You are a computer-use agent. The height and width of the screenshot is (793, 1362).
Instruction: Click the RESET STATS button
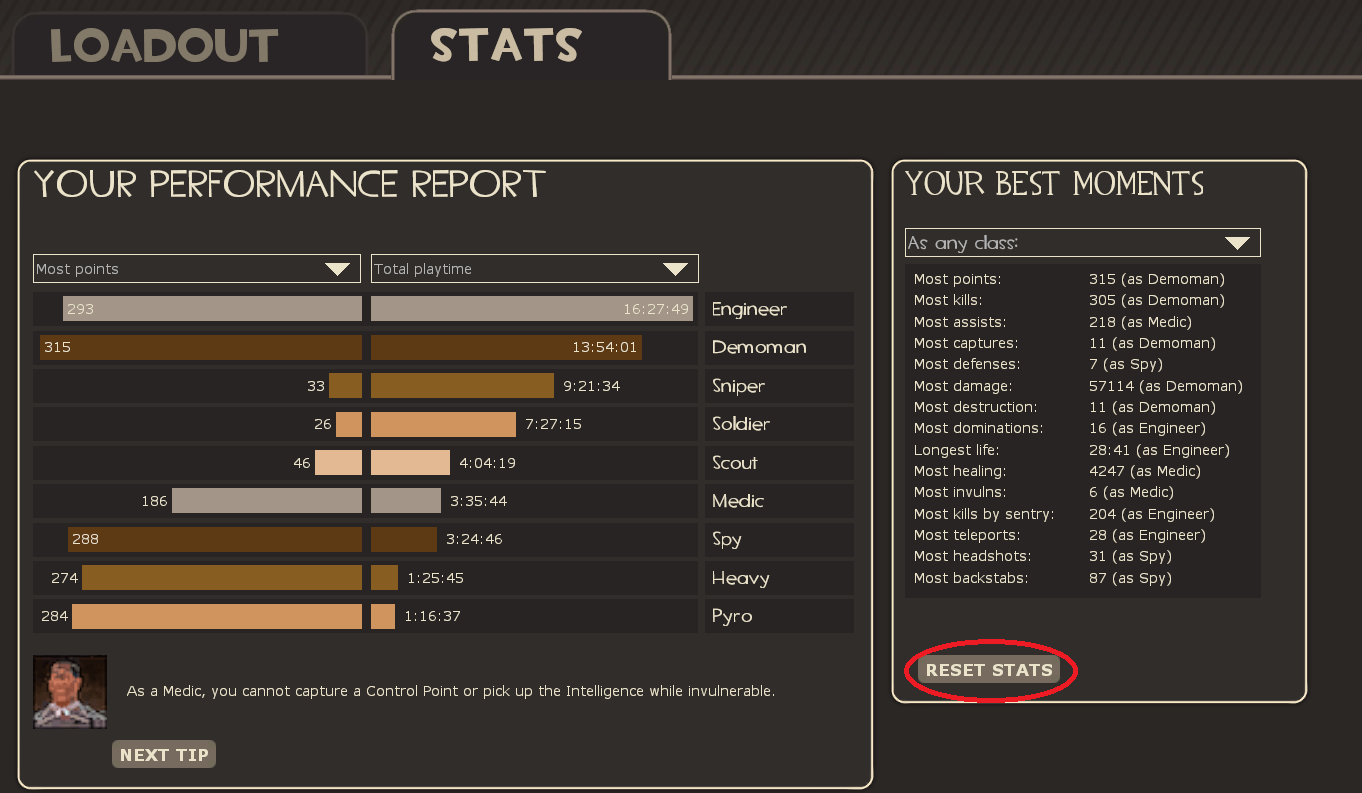[x=988, y=670]
